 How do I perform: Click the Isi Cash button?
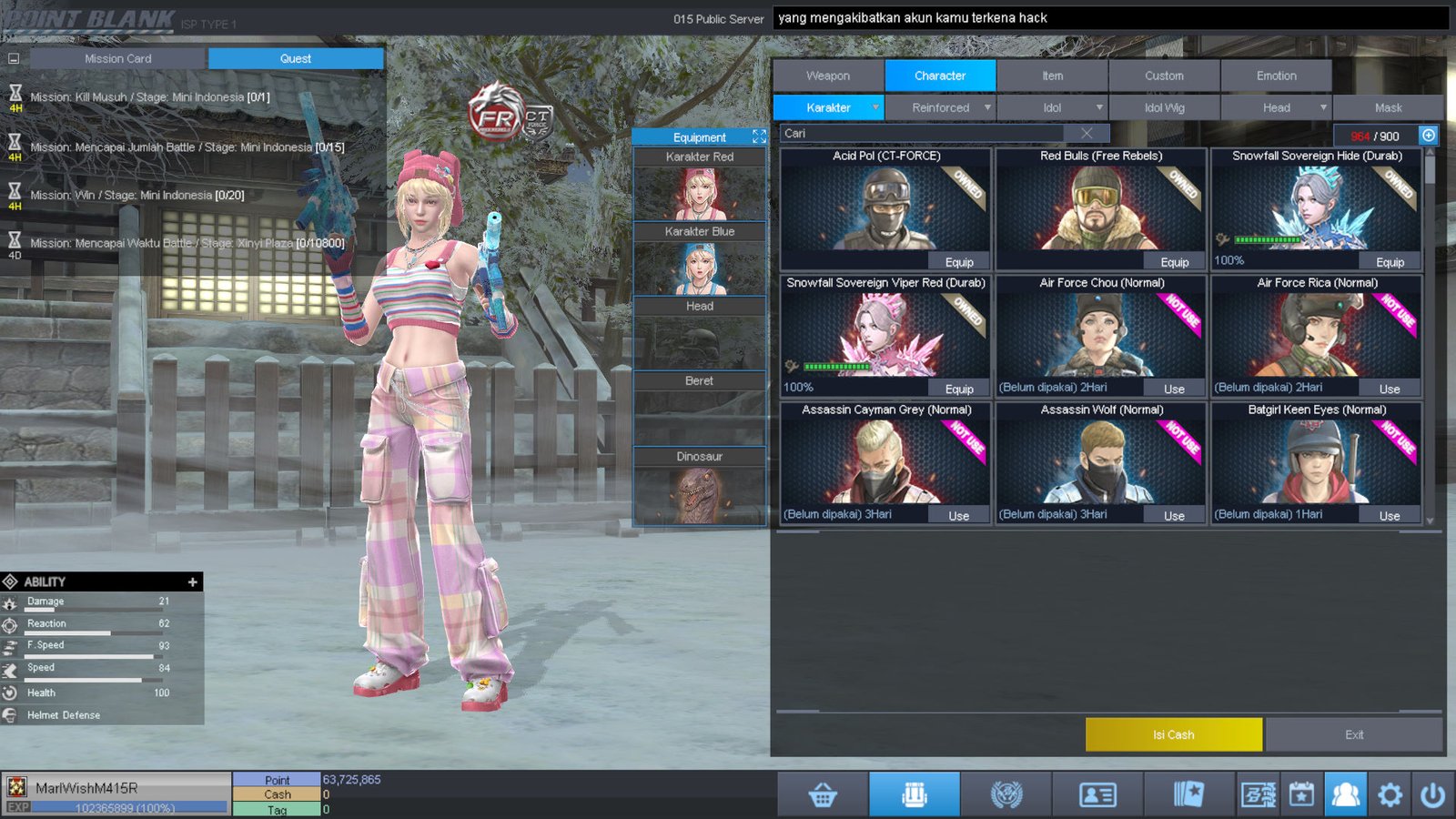click(1173, 734)
